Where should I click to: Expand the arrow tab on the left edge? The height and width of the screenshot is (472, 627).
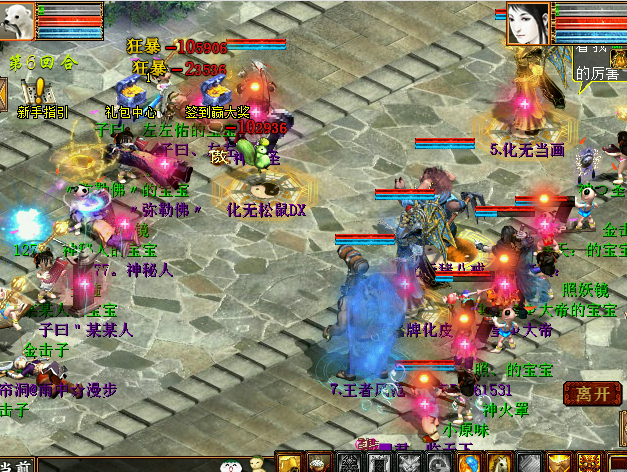coord(4,94)
